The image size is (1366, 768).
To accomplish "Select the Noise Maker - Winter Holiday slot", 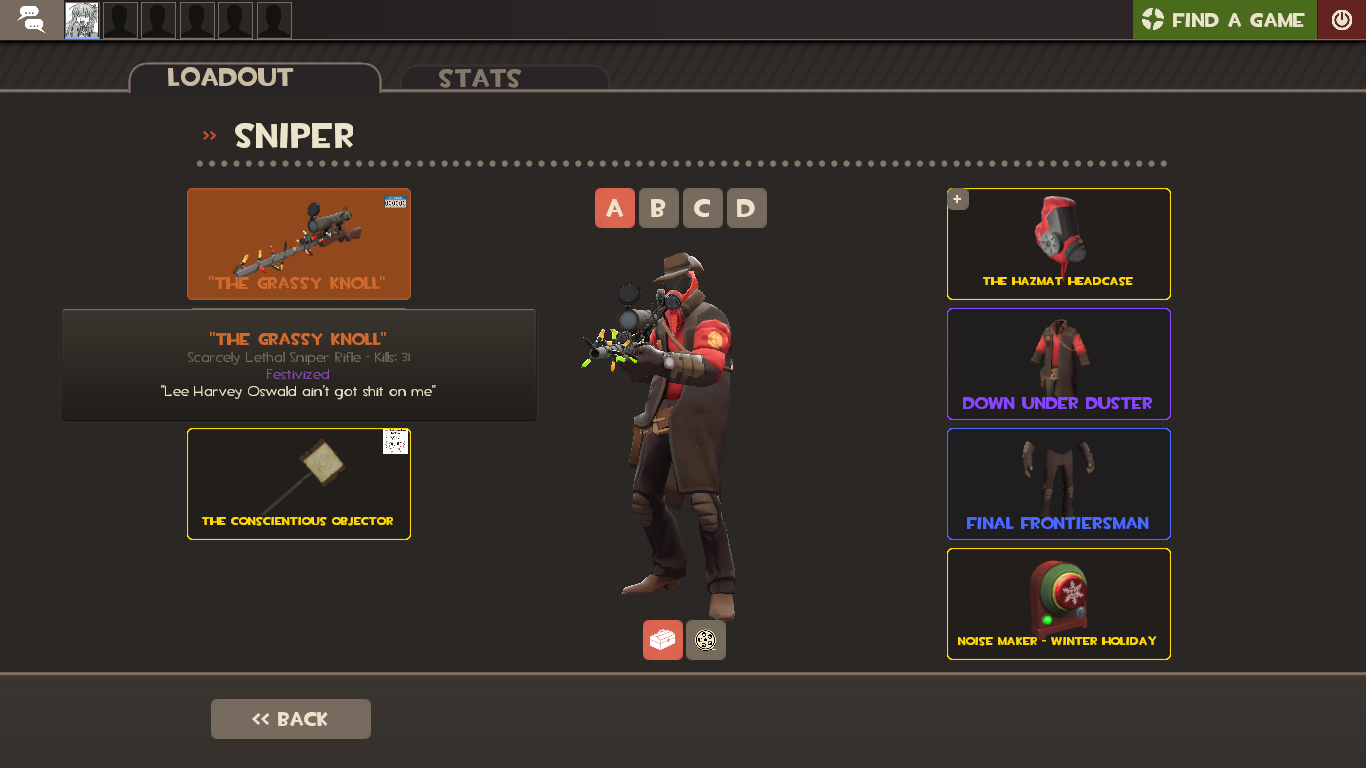I will [1058, 604].
